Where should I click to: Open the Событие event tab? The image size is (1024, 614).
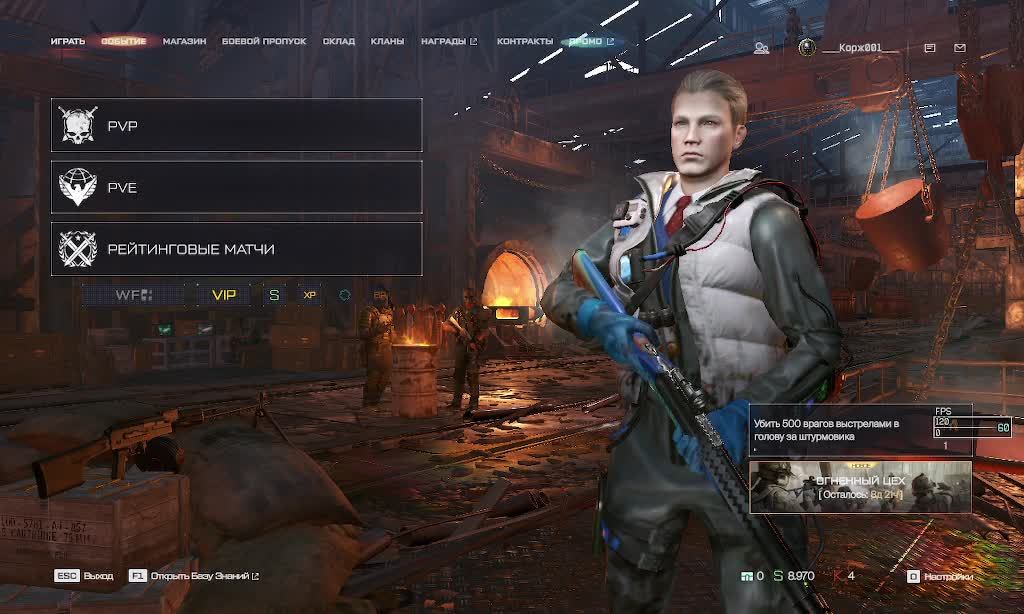point(124,41)
